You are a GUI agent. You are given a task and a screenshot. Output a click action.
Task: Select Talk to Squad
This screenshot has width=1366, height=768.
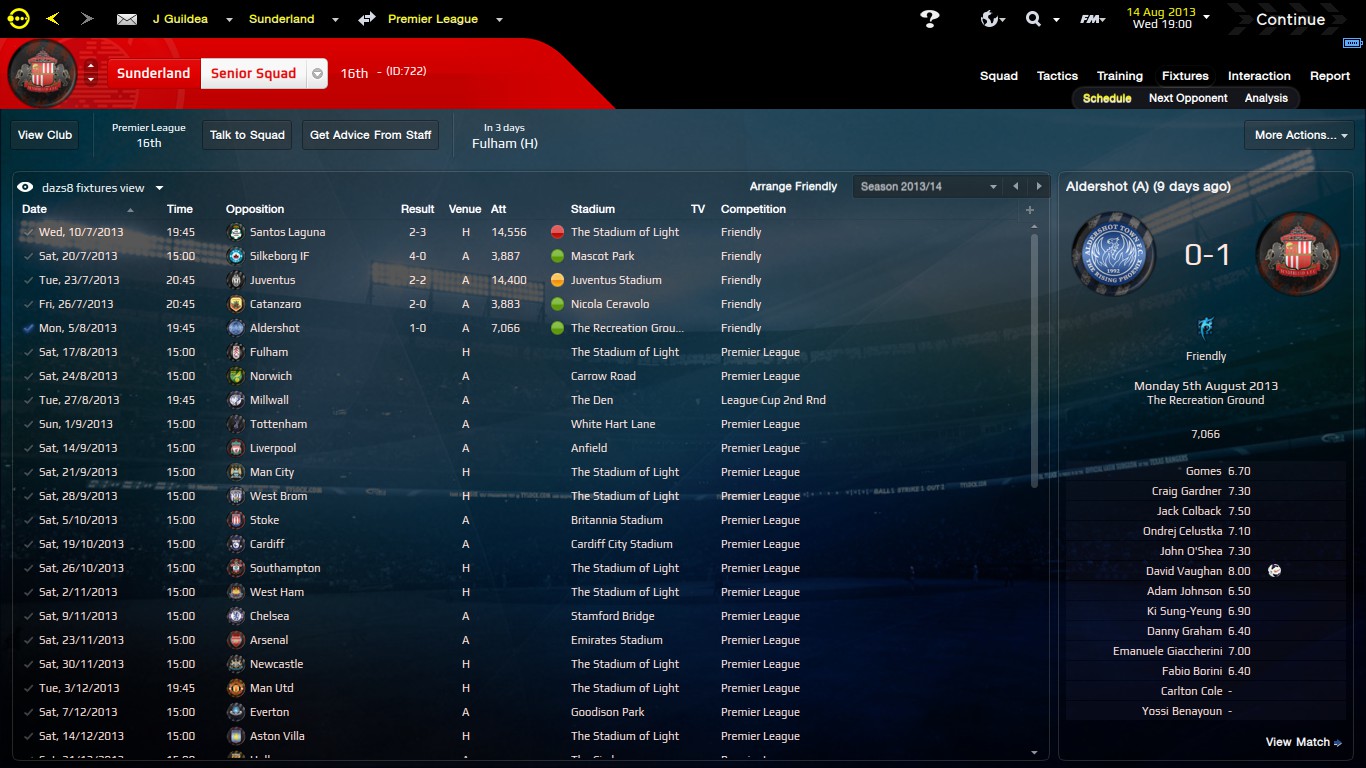click(247, 135)
